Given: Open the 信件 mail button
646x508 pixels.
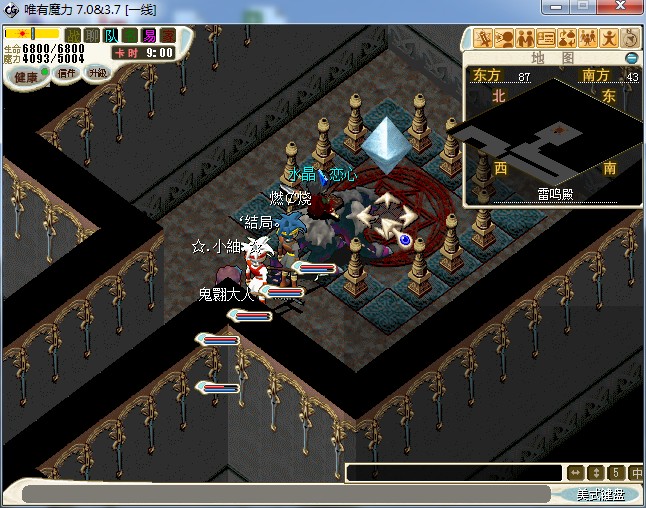Looking at the screenshot, I should [67, 73].
